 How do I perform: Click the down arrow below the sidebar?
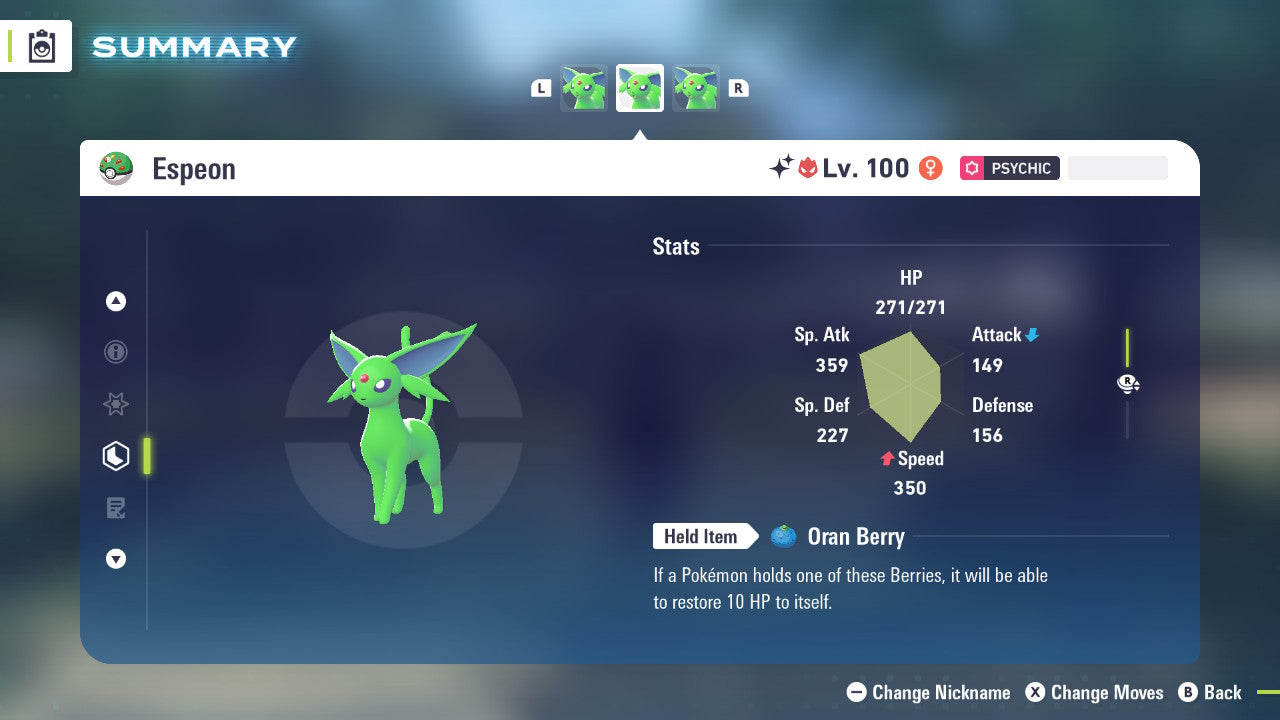coord(116,559)
